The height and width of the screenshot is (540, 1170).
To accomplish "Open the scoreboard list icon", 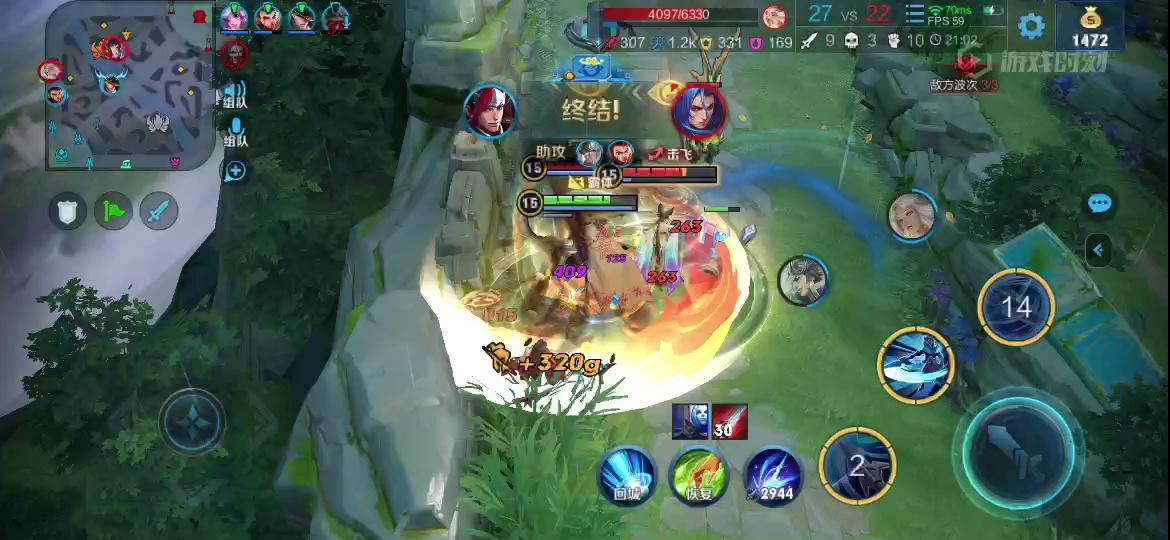I will [x=914, y=14].
